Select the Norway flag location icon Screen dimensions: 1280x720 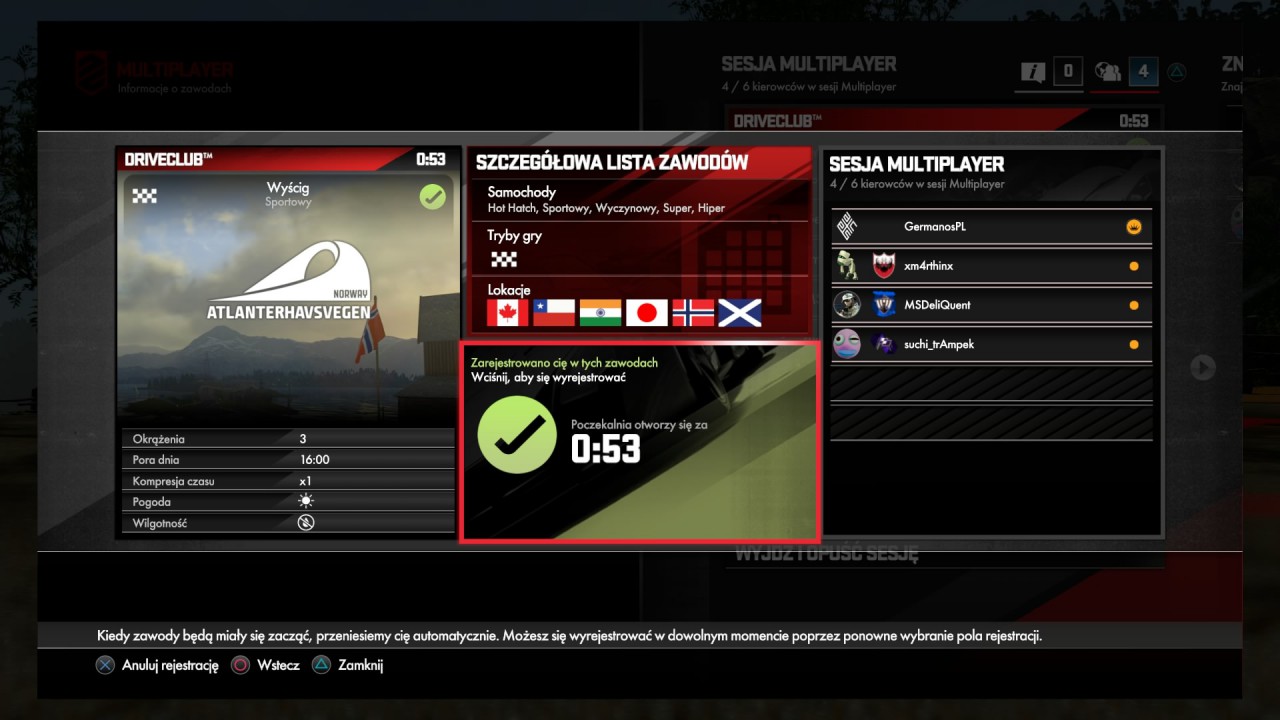693,312
